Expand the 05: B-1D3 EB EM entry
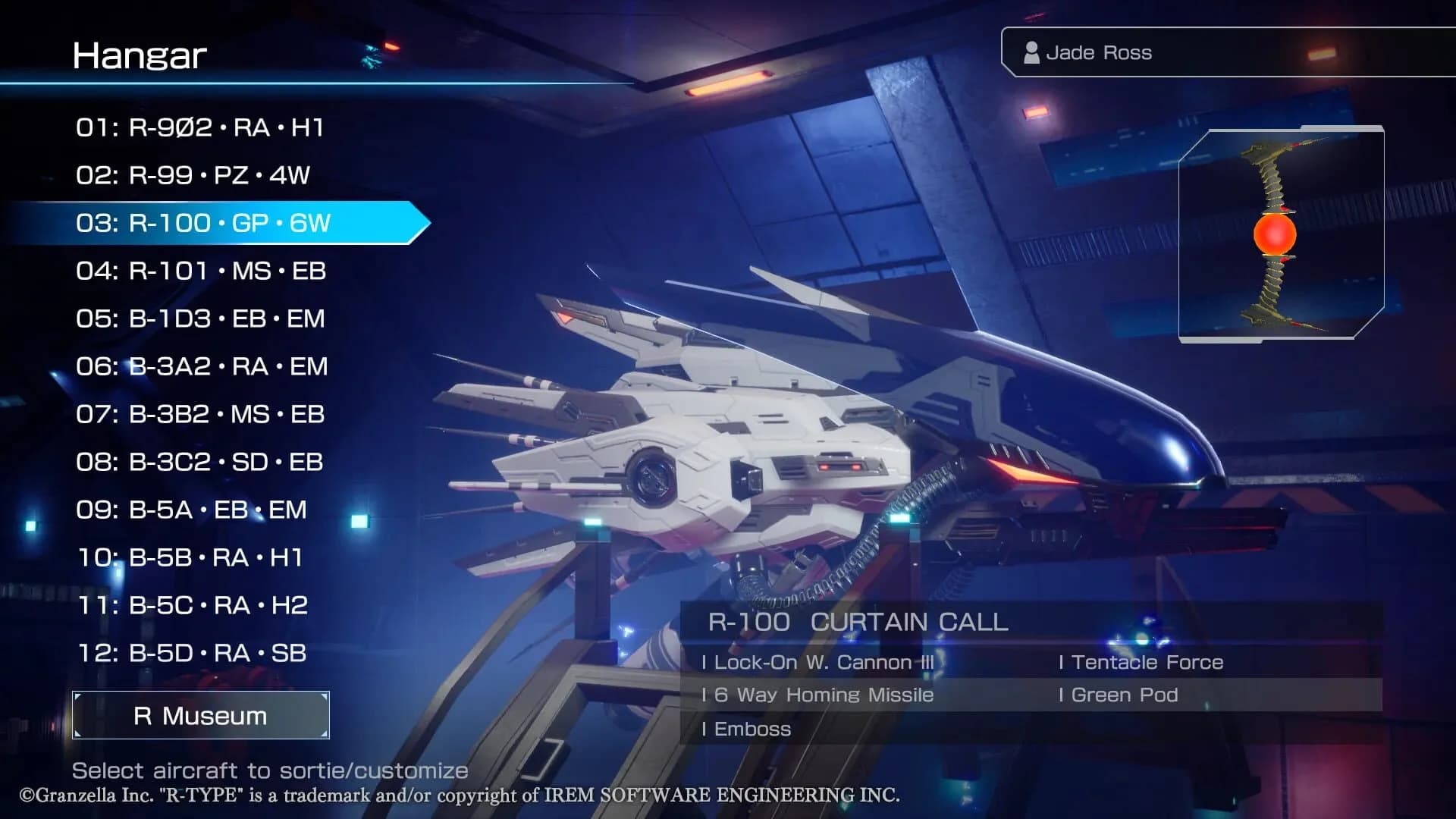Image resolution: width=1456 pixels, height=819 pixels. click(x=201, y=319)
